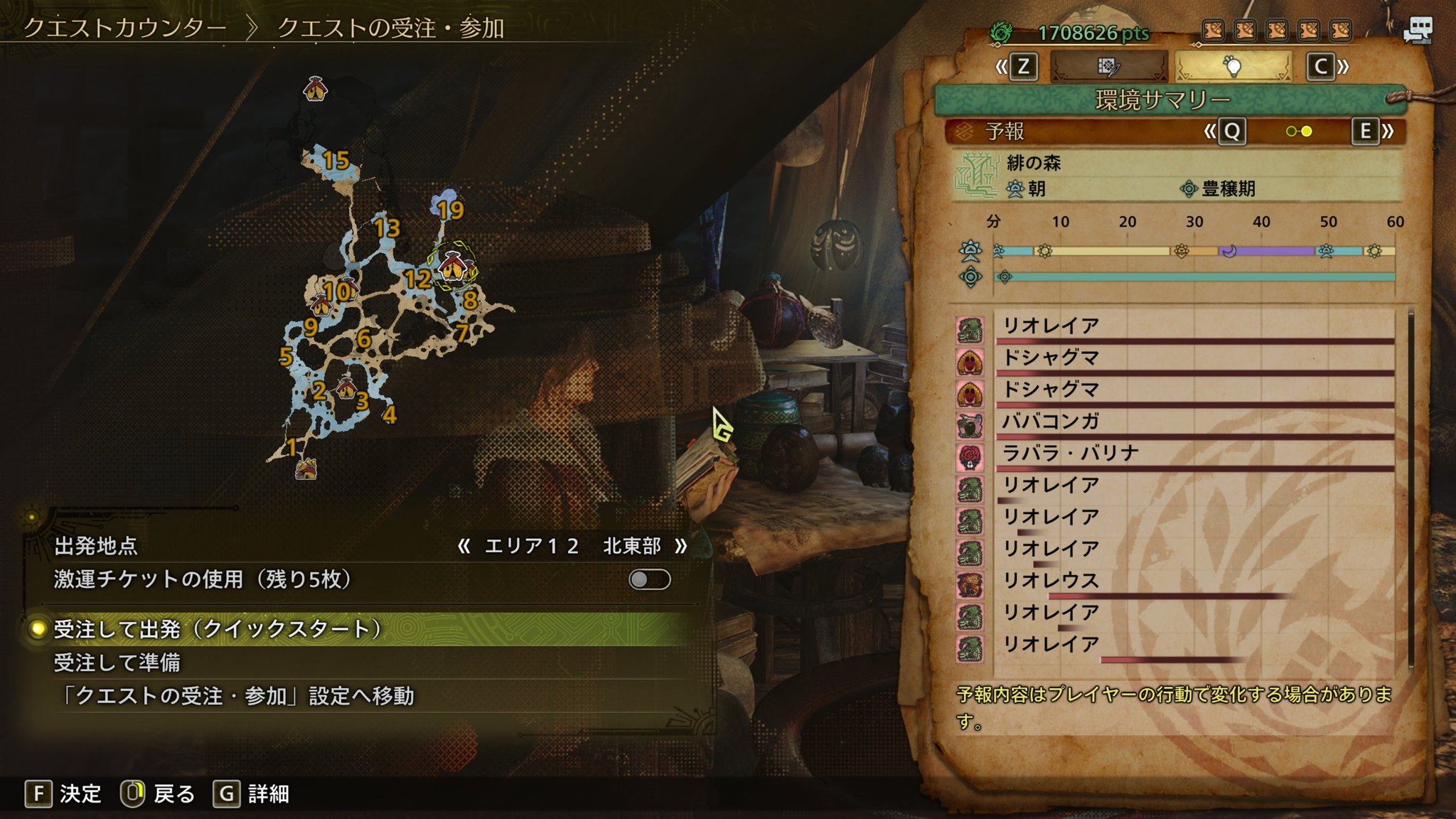This screenshot has height=819, width=1456.
Task: Switch to the map-and-pen tab
Action: (x=1108, y=67)
